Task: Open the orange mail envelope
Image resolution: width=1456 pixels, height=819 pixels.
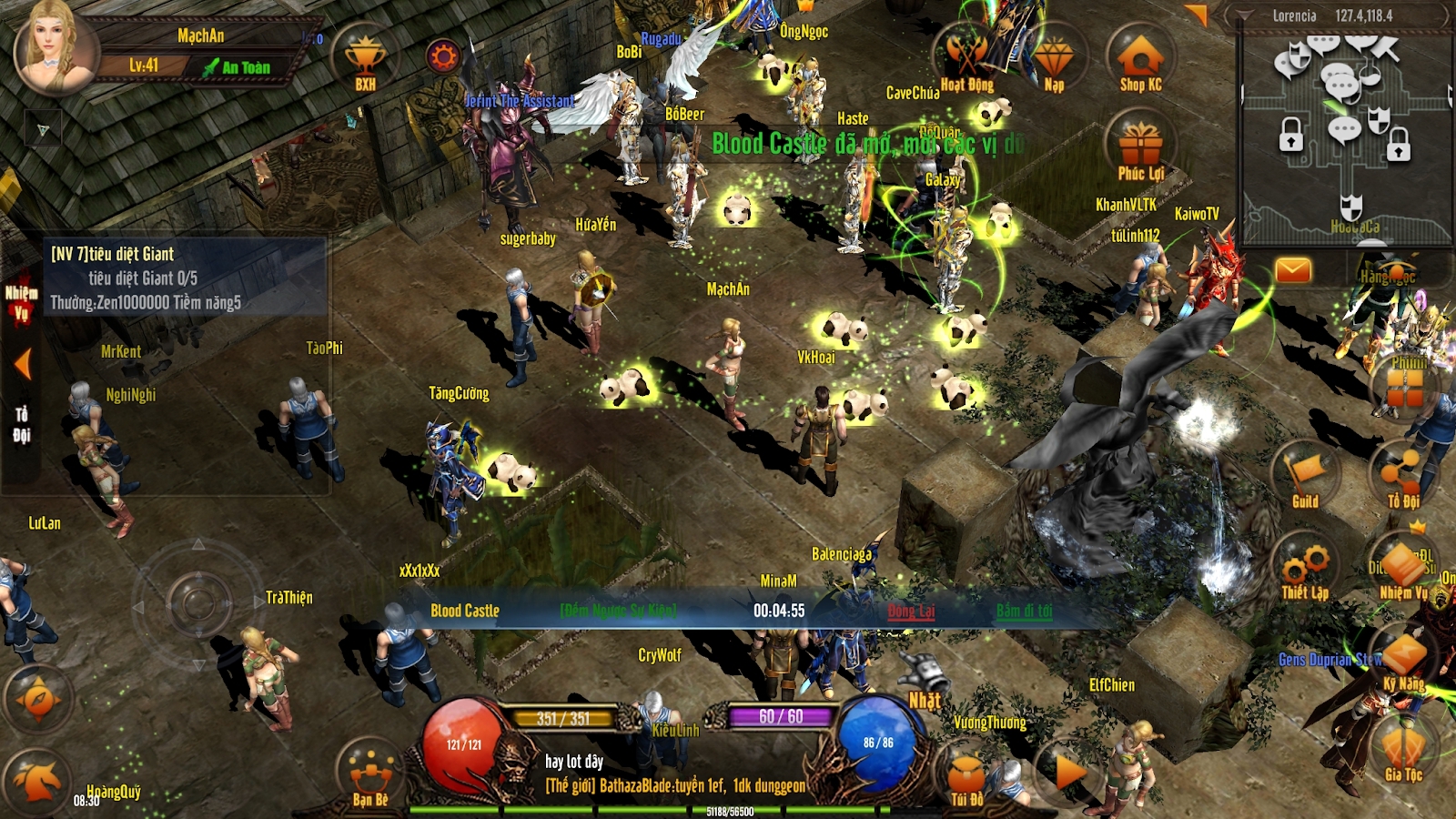Action: [x=1292, y=270]
